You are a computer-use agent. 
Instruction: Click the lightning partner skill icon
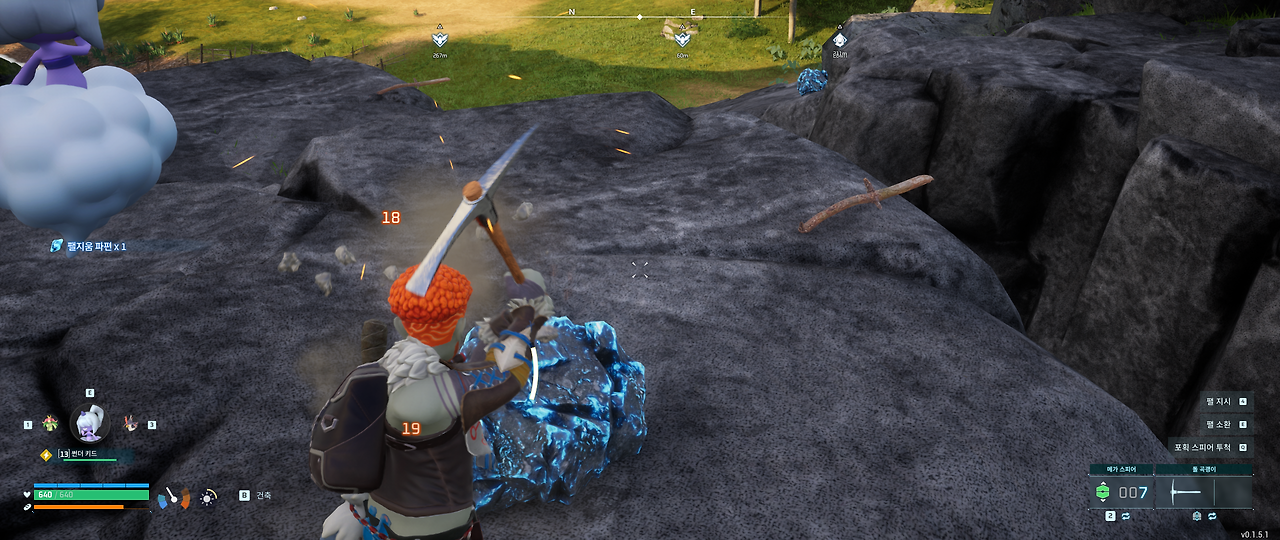pos(45,455)
